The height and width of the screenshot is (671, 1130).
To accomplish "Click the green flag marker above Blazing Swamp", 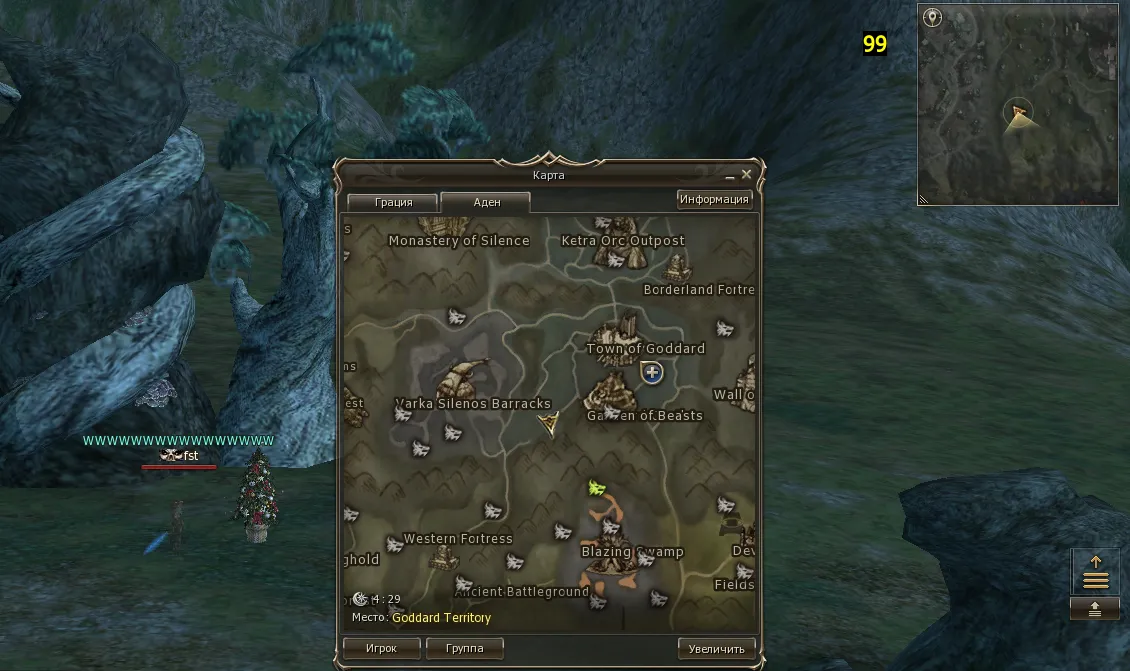I will click(597, 488).
